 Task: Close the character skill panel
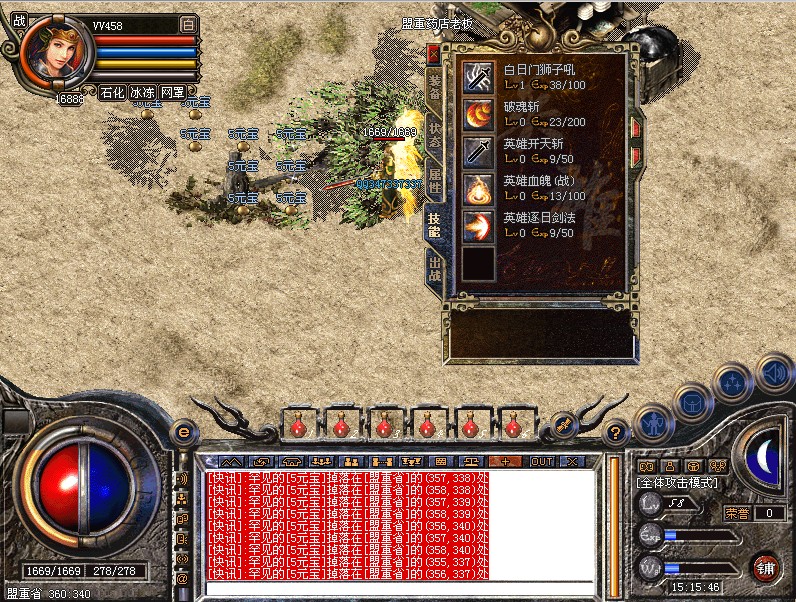tap(432, 53)
